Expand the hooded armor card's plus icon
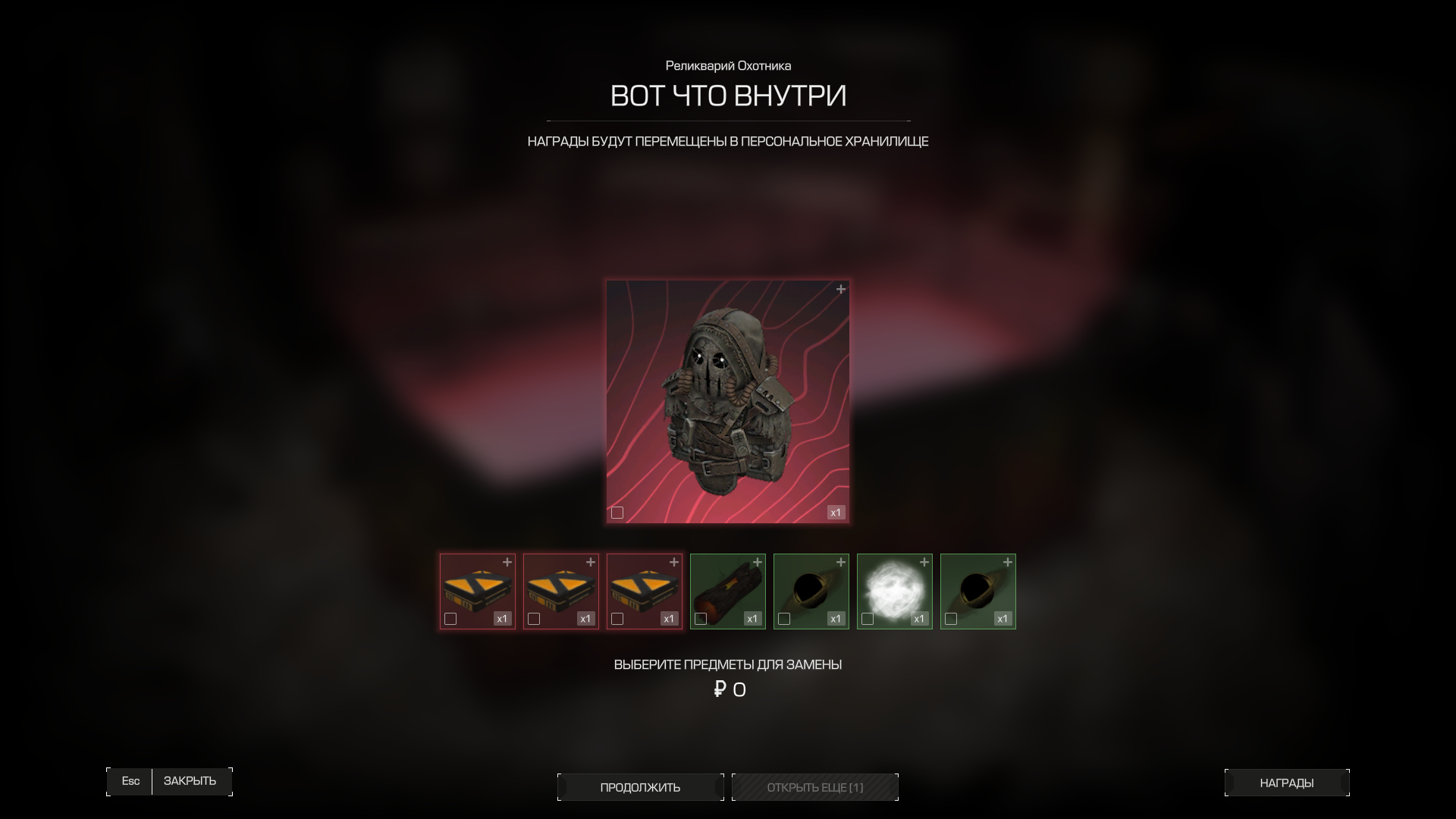The height and width of the screenshot is (819, 1456). pyautogui.click(x=840, y=290)
